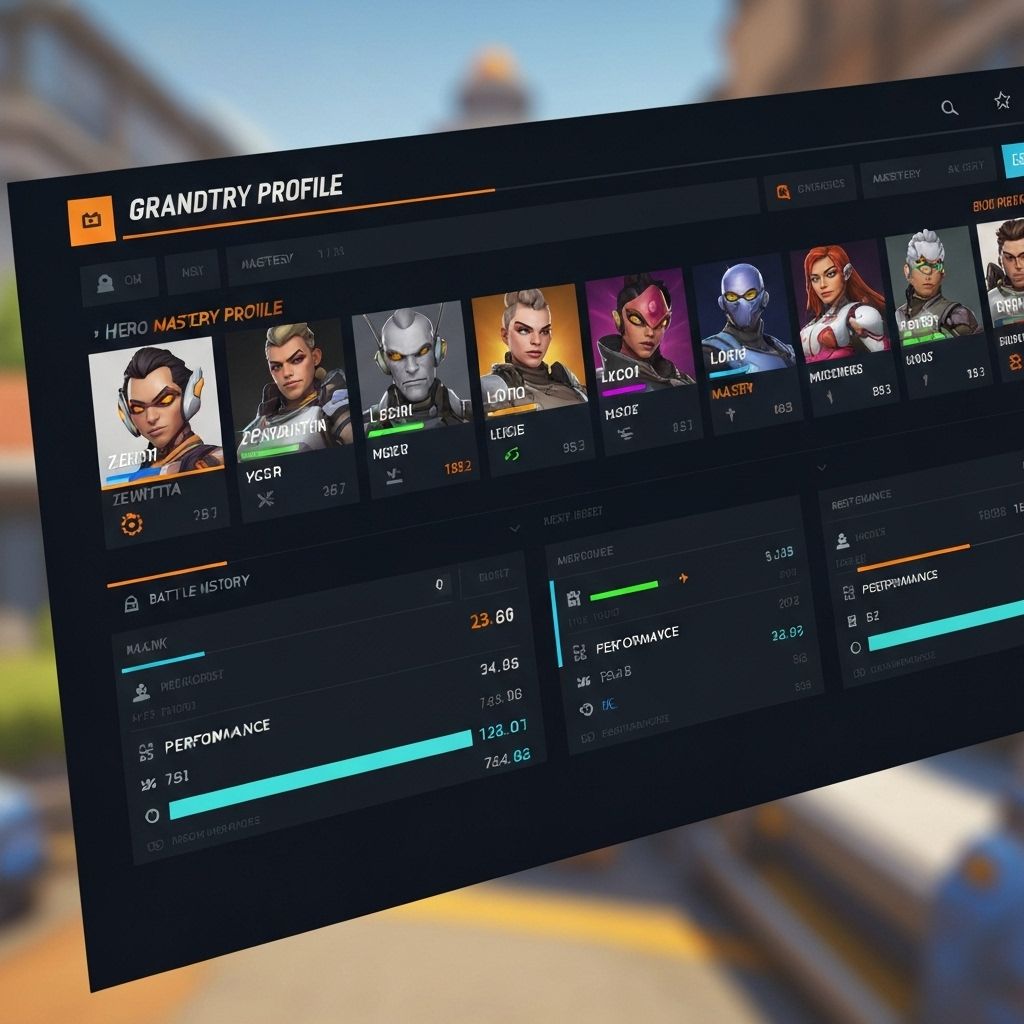Switch to the Mastery tab at top right

tap(897, 176)
